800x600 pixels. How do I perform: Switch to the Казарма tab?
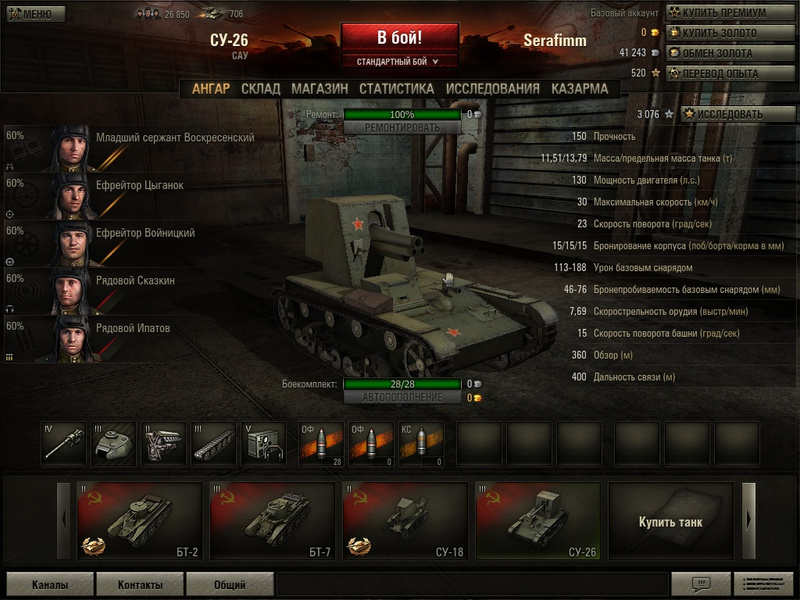coord(579,89)
